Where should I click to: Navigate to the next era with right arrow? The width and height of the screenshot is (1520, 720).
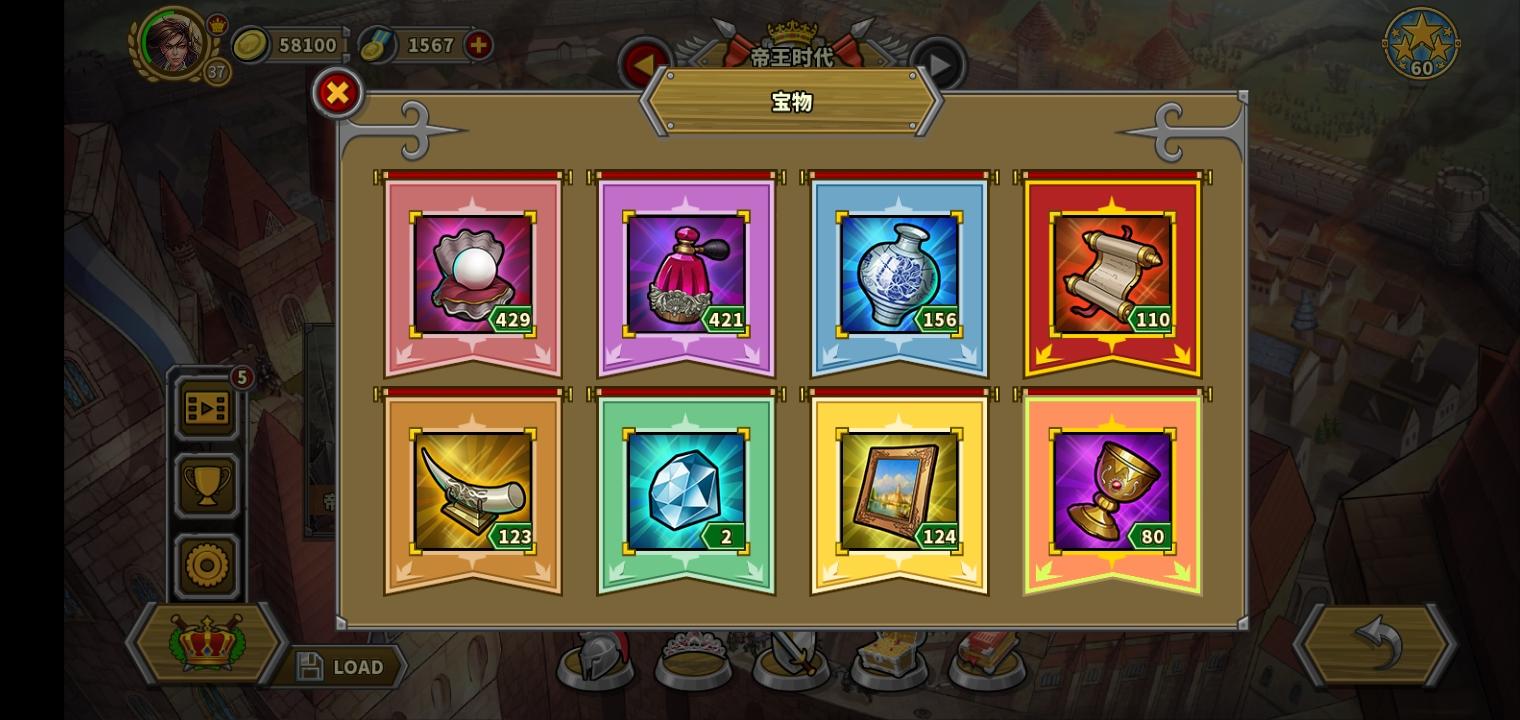pyautogui.click(x=938, y=62)
